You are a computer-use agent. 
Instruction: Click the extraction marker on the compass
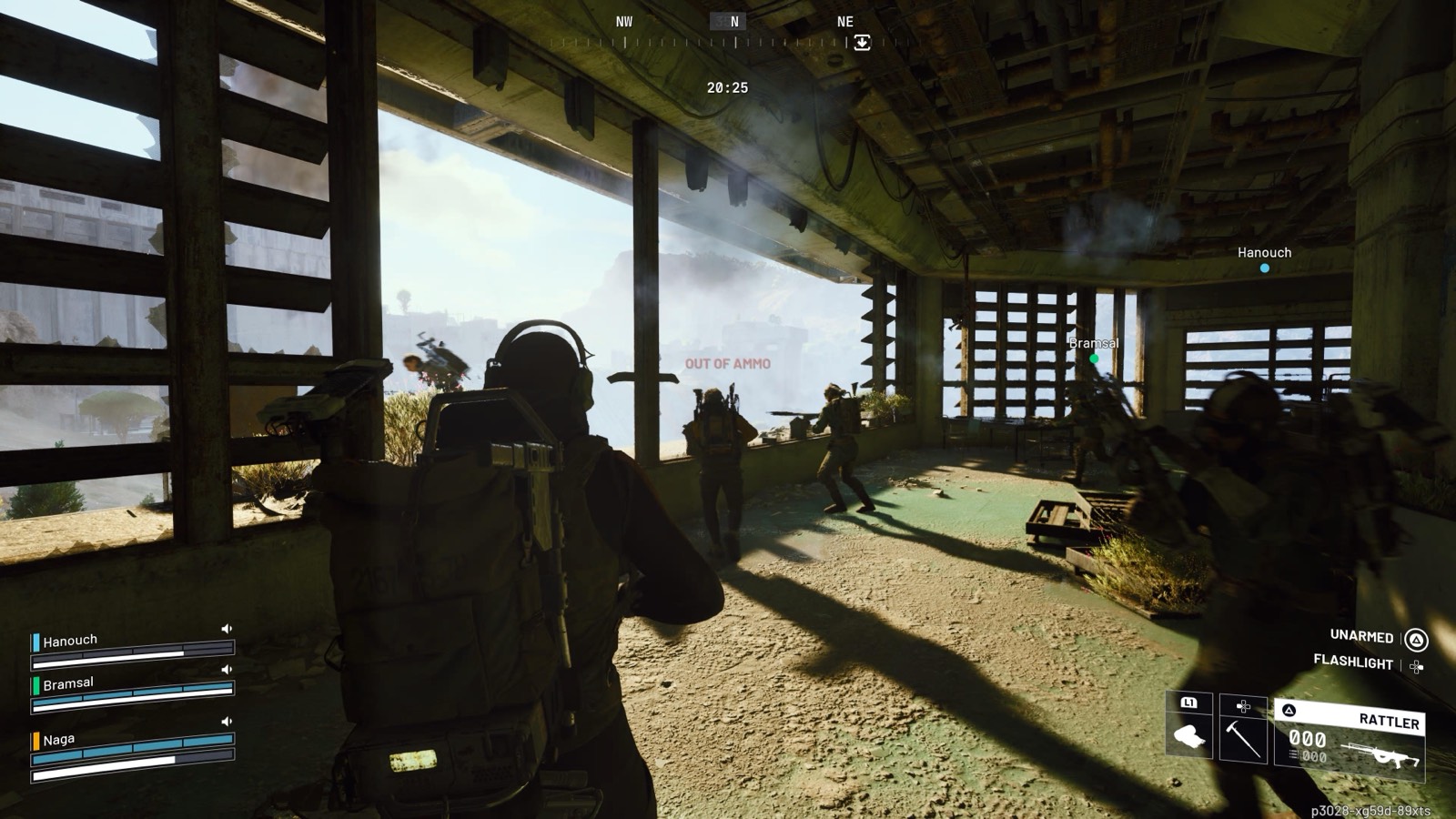tap(862, 42)
